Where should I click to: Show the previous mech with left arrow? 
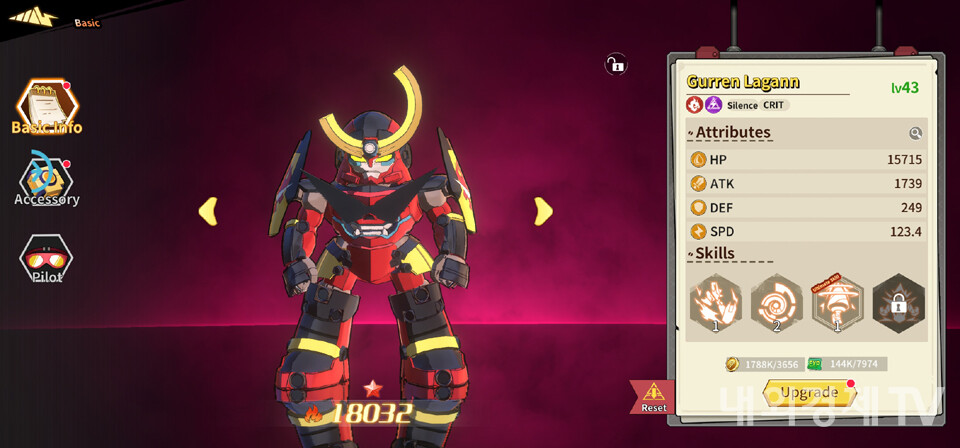pos(208,211)
